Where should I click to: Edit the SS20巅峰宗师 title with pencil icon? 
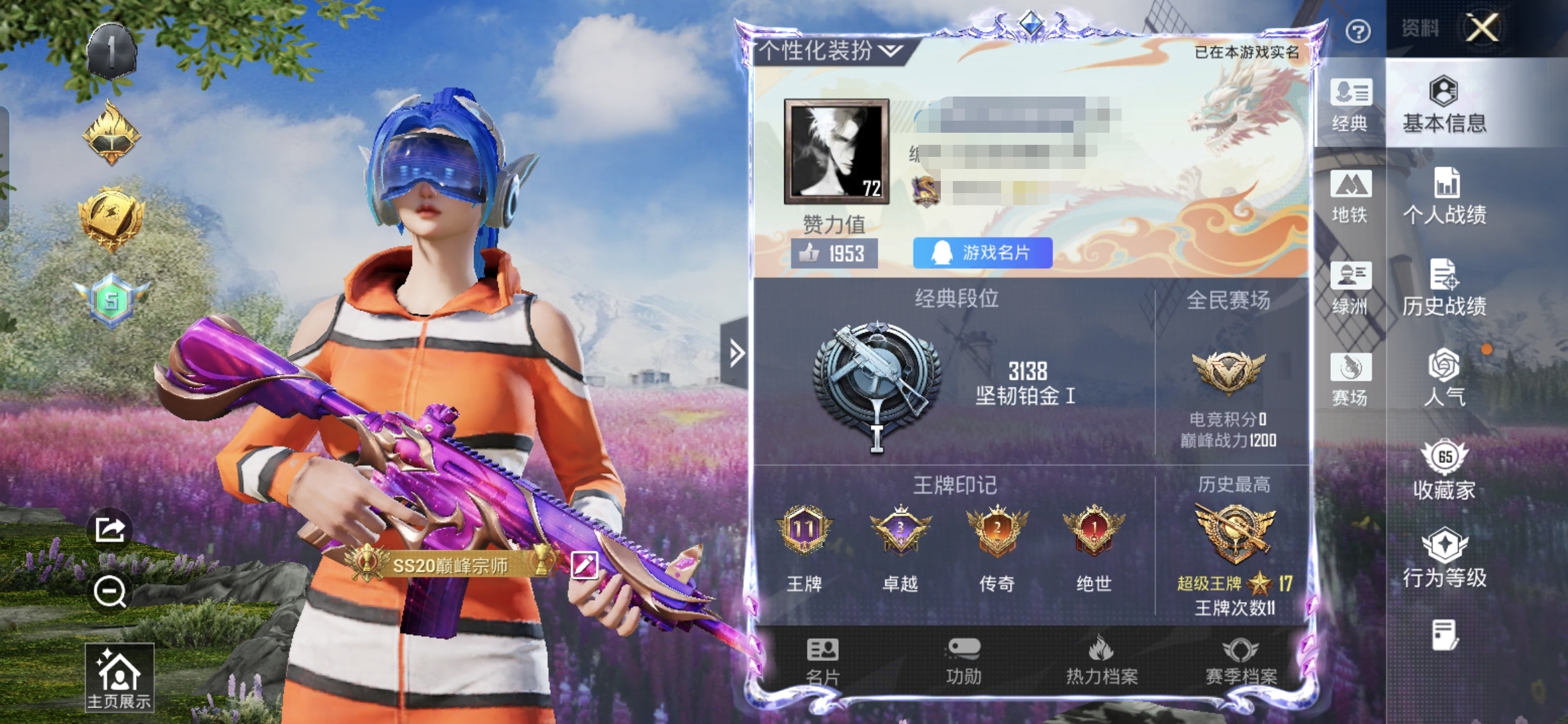(584, 565)
